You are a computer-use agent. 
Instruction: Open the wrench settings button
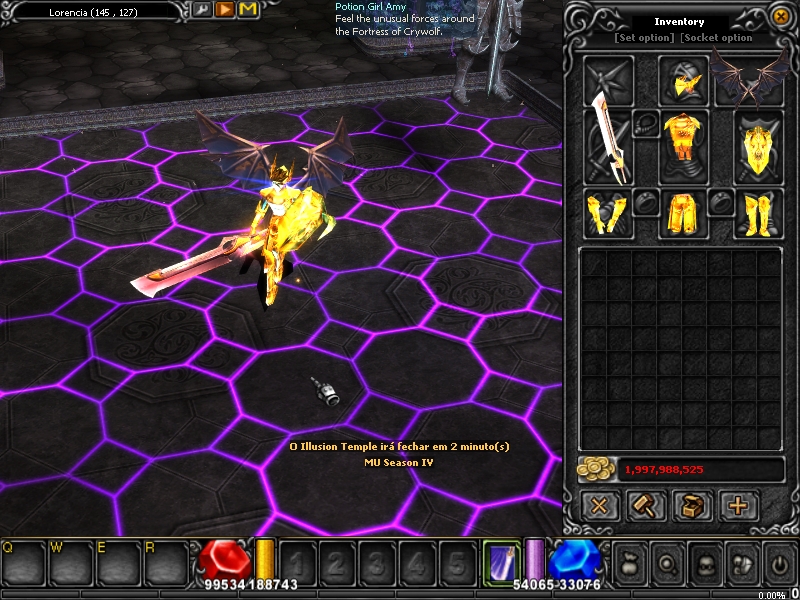pos(201,10)
